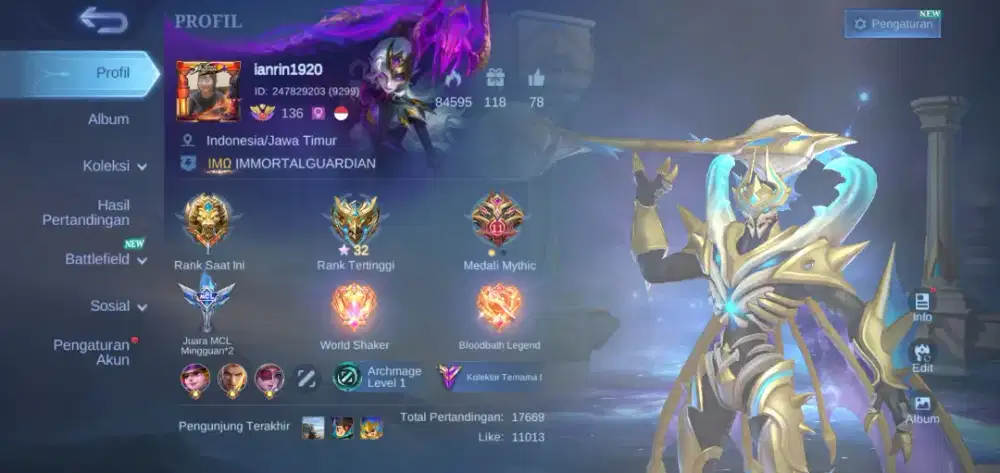Open the Bloodbath Legend achievement
Image resolution: width=1000 pixels, height=473 pixels.
pos(499,308)
